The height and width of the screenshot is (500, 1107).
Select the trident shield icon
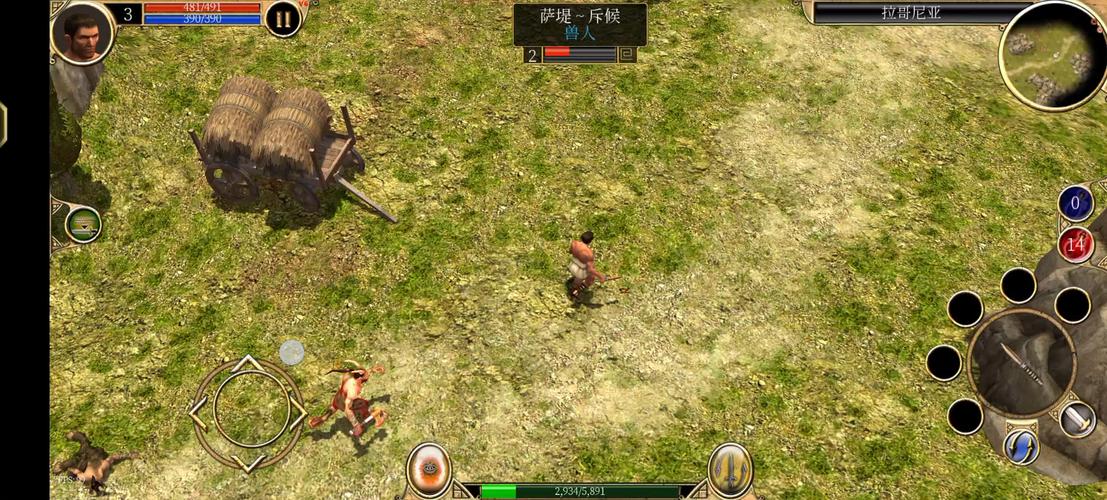coord(730,468)
